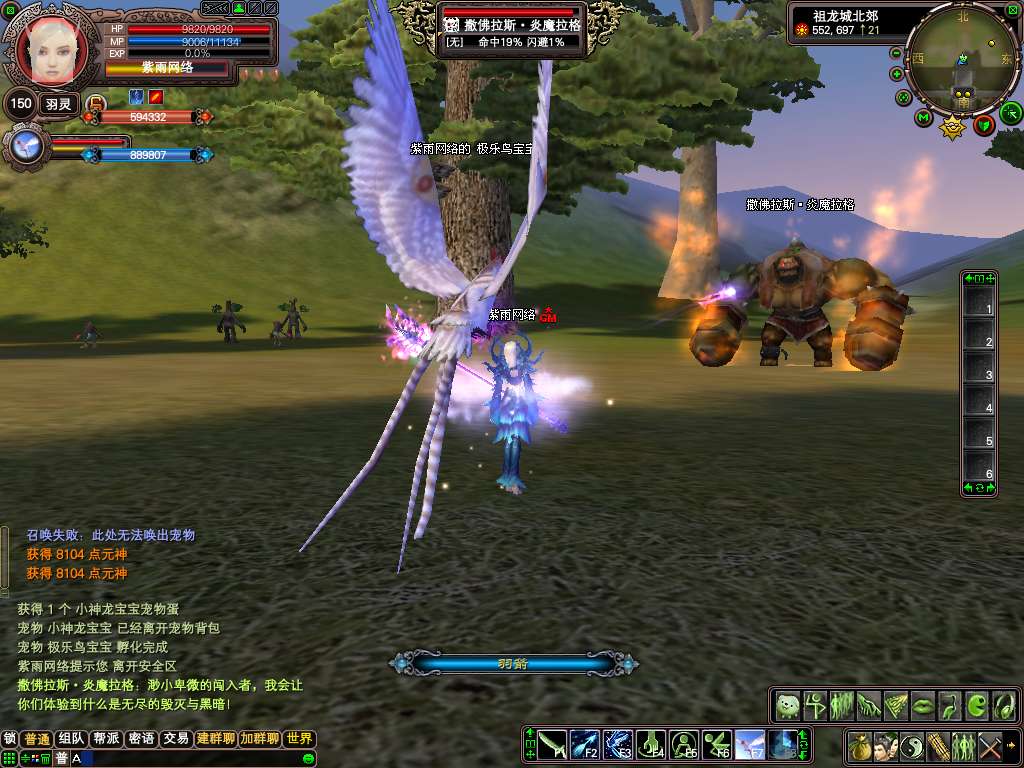Click the player character portrait
This screenshot has height=768, width=1024.
tap(50, 50)
